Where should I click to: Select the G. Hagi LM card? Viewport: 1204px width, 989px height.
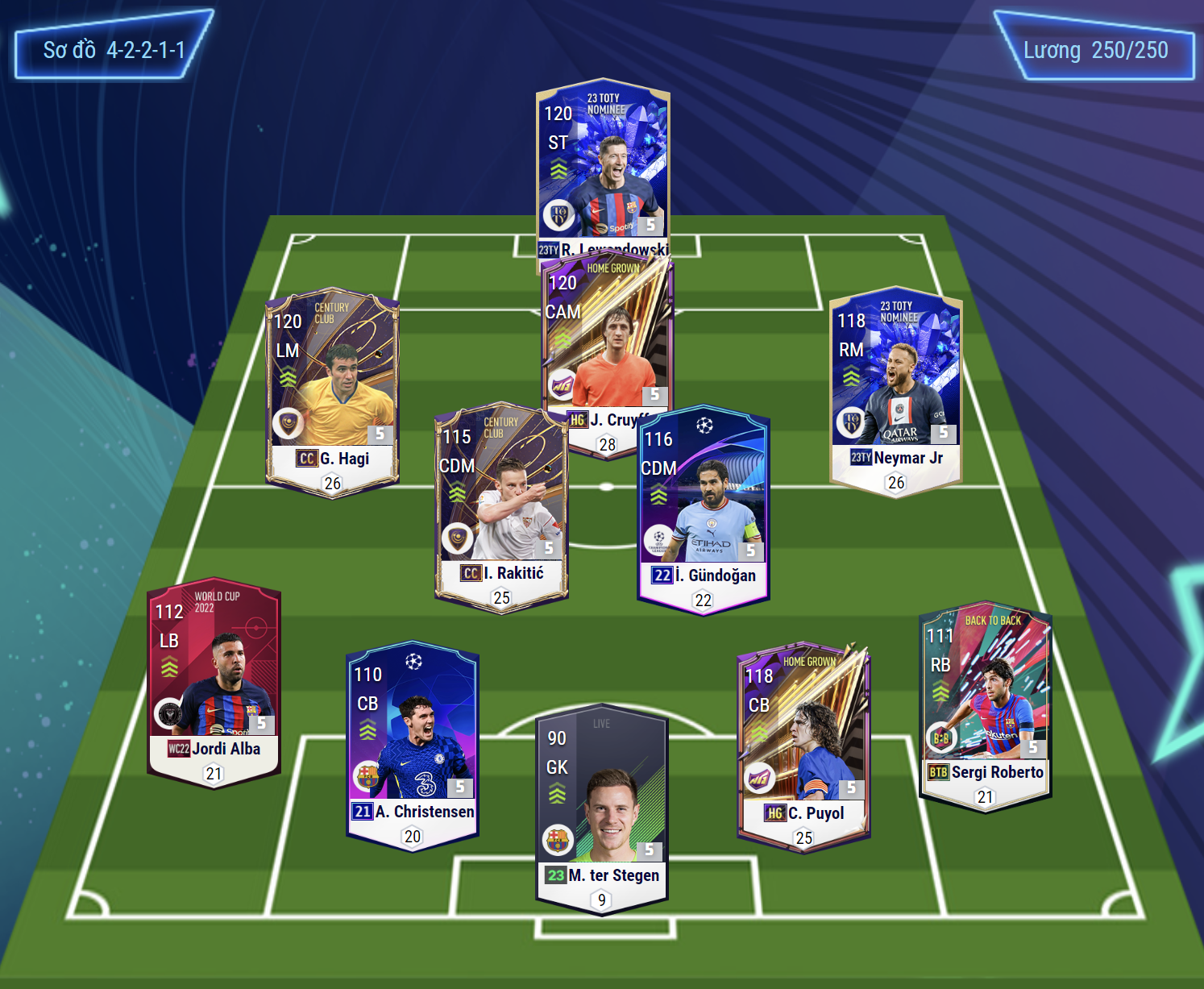332,387
